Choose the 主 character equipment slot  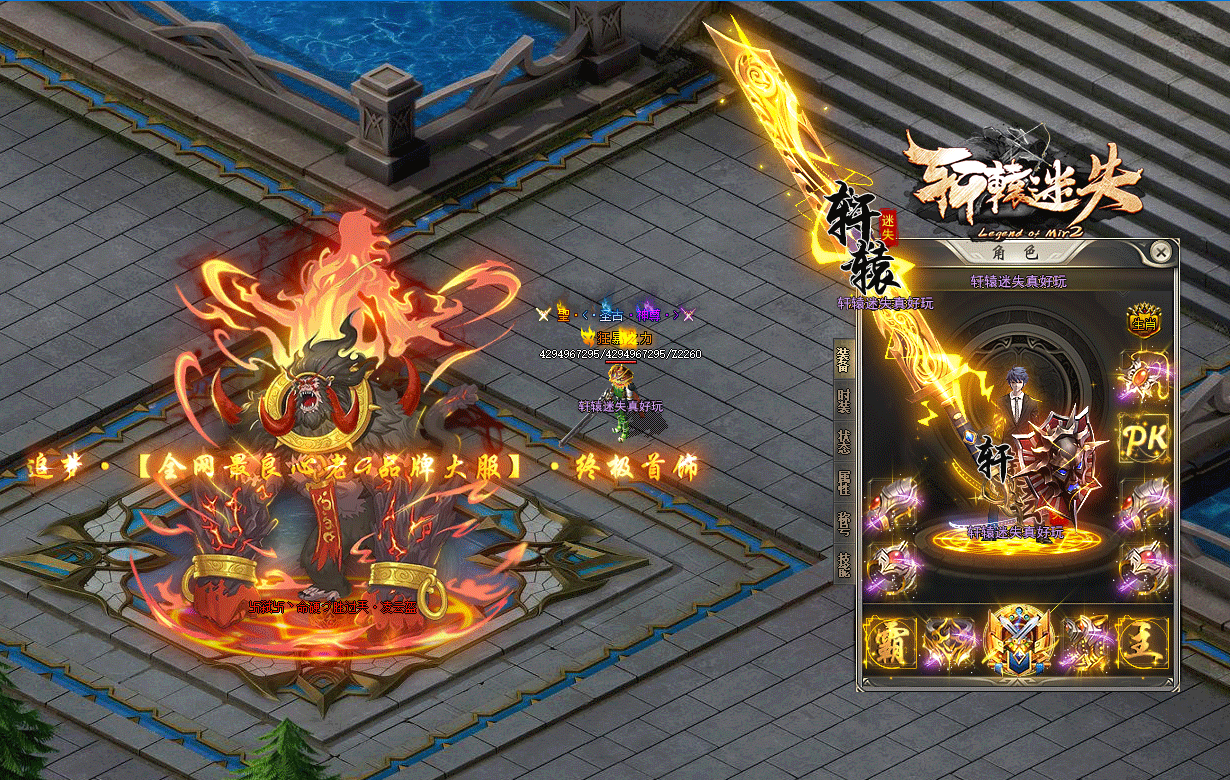[1142, 642]
